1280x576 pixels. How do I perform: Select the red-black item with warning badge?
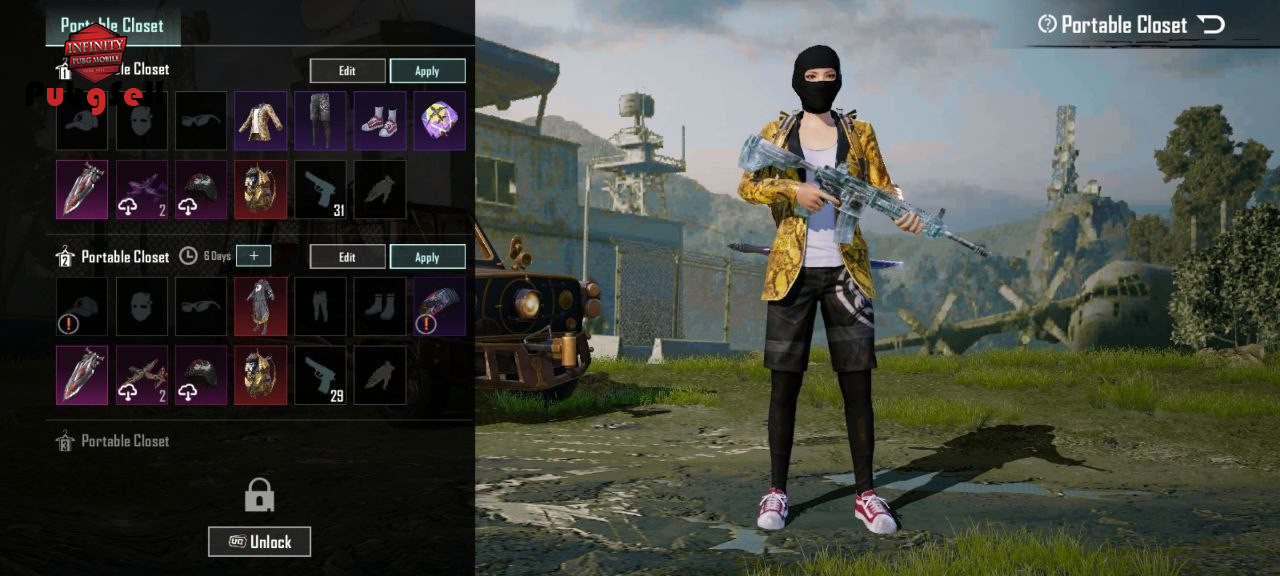coord(440,307)
